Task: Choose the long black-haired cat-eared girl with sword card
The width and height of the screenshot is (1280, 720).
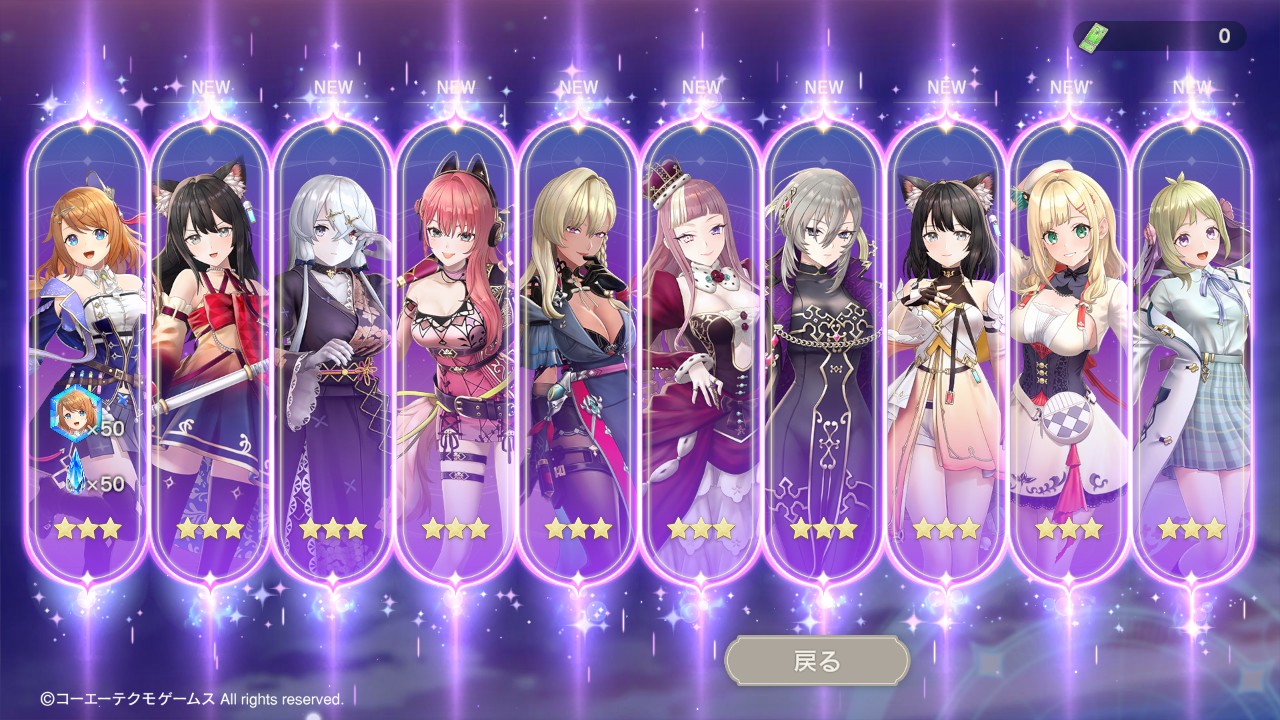Action: pyautogui.click(x=210, y=340)
